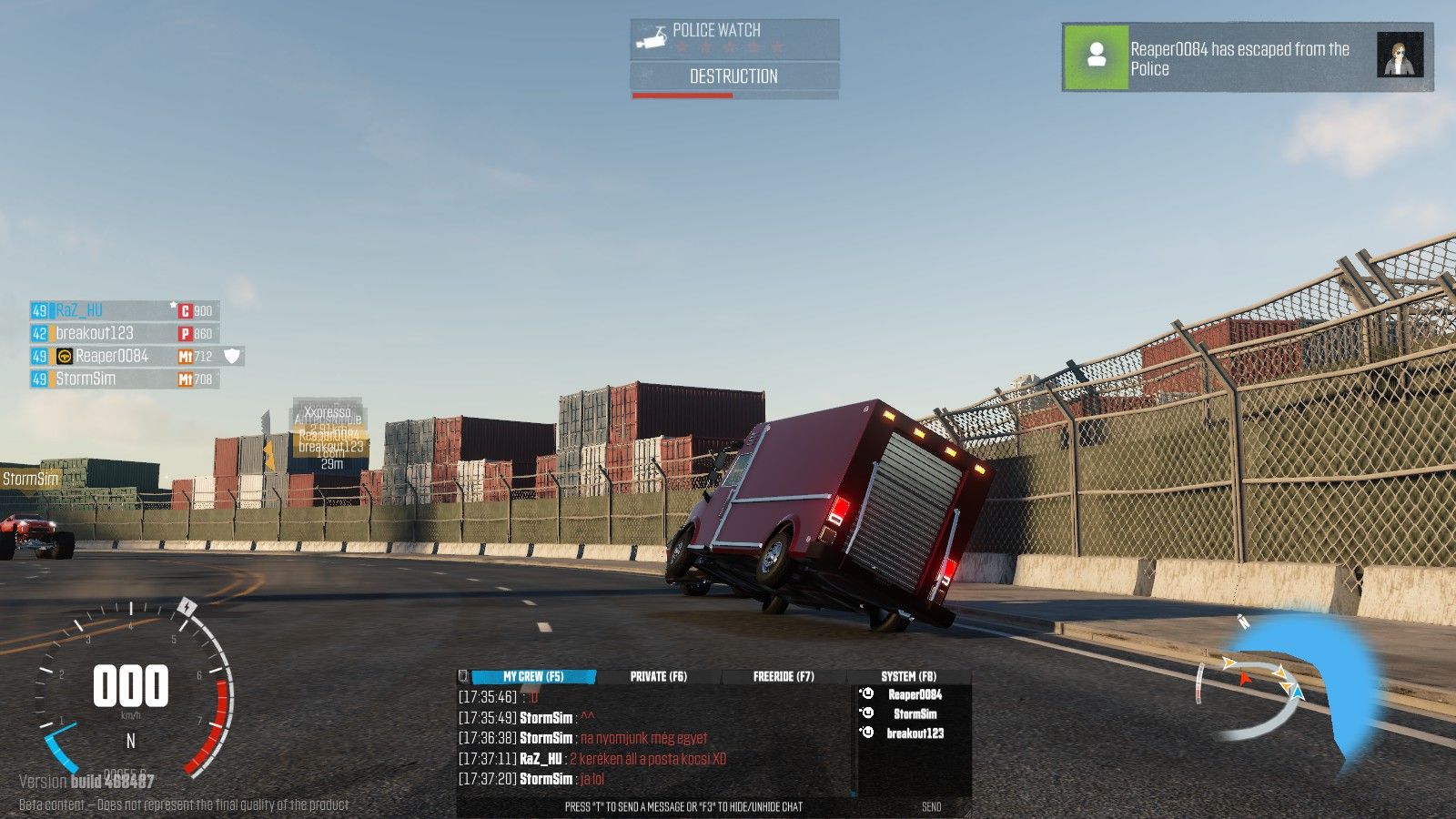Click Reaper0084 in chat member list

click(x=915, y=694)
